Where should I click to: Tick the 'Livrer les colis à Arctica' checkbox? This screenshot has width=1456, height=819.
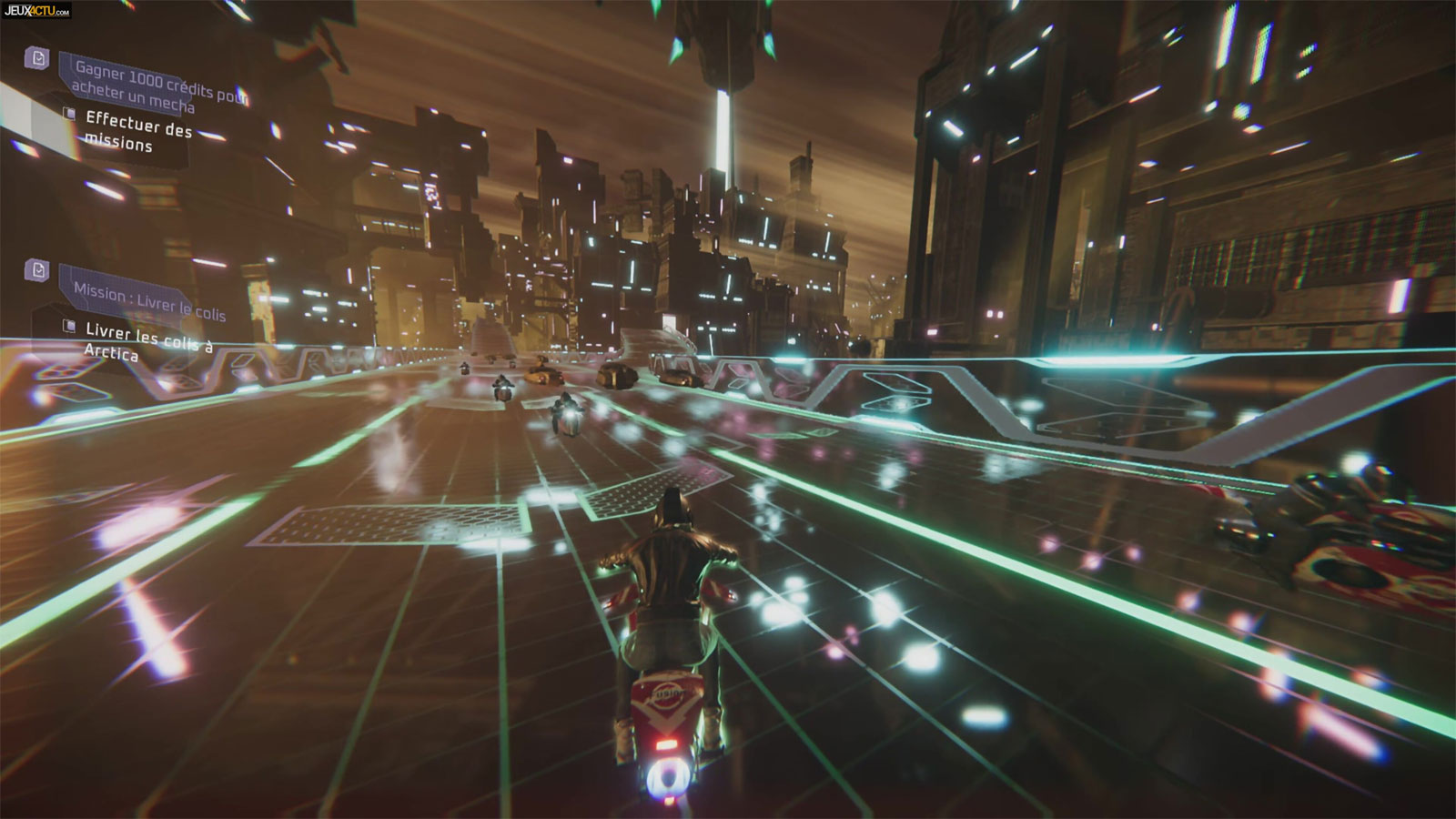pyautogui.click(x=69, y=325)
